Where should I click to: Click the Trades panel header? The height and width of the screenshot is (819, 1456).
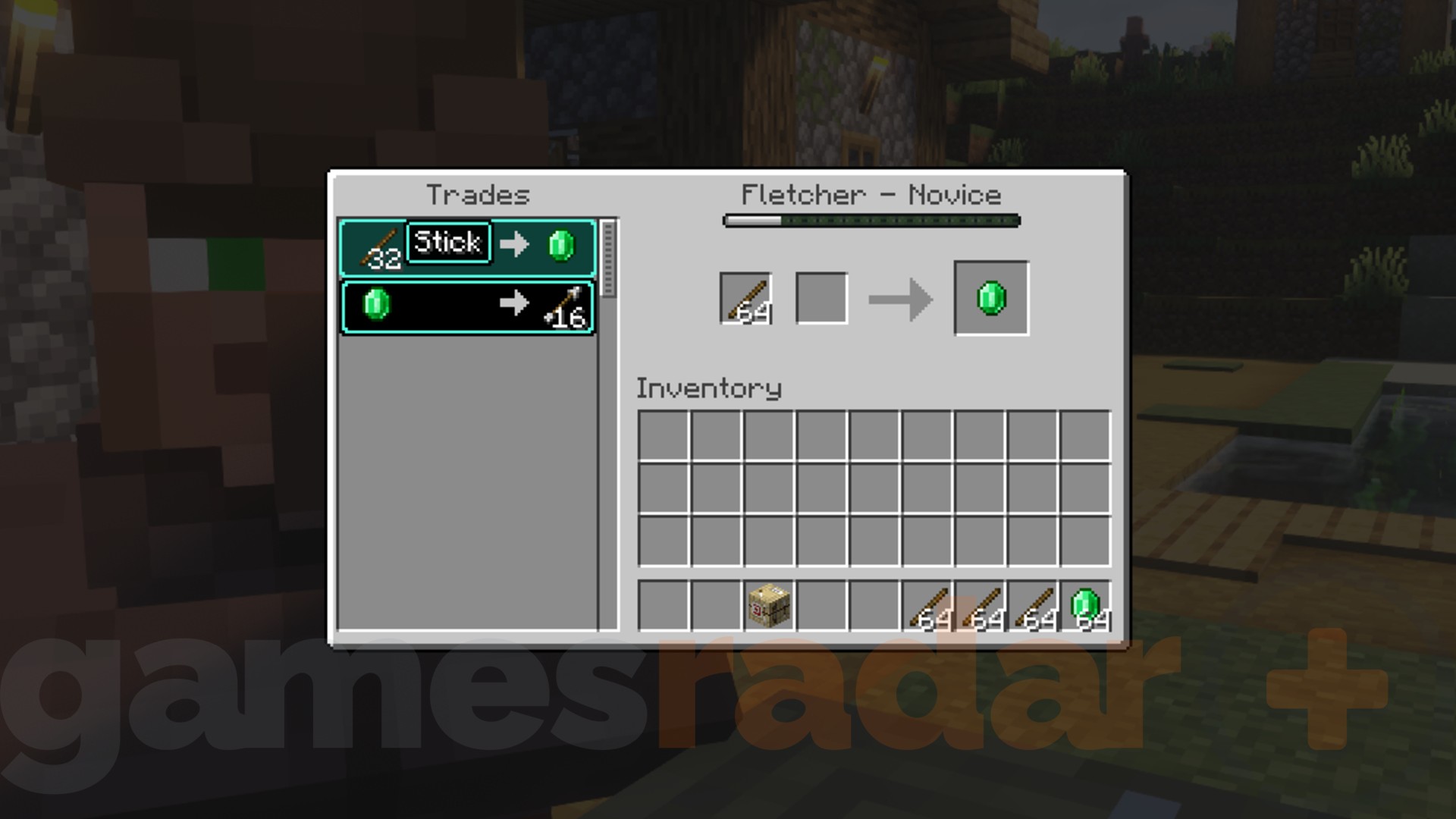[x=478, y=194]
